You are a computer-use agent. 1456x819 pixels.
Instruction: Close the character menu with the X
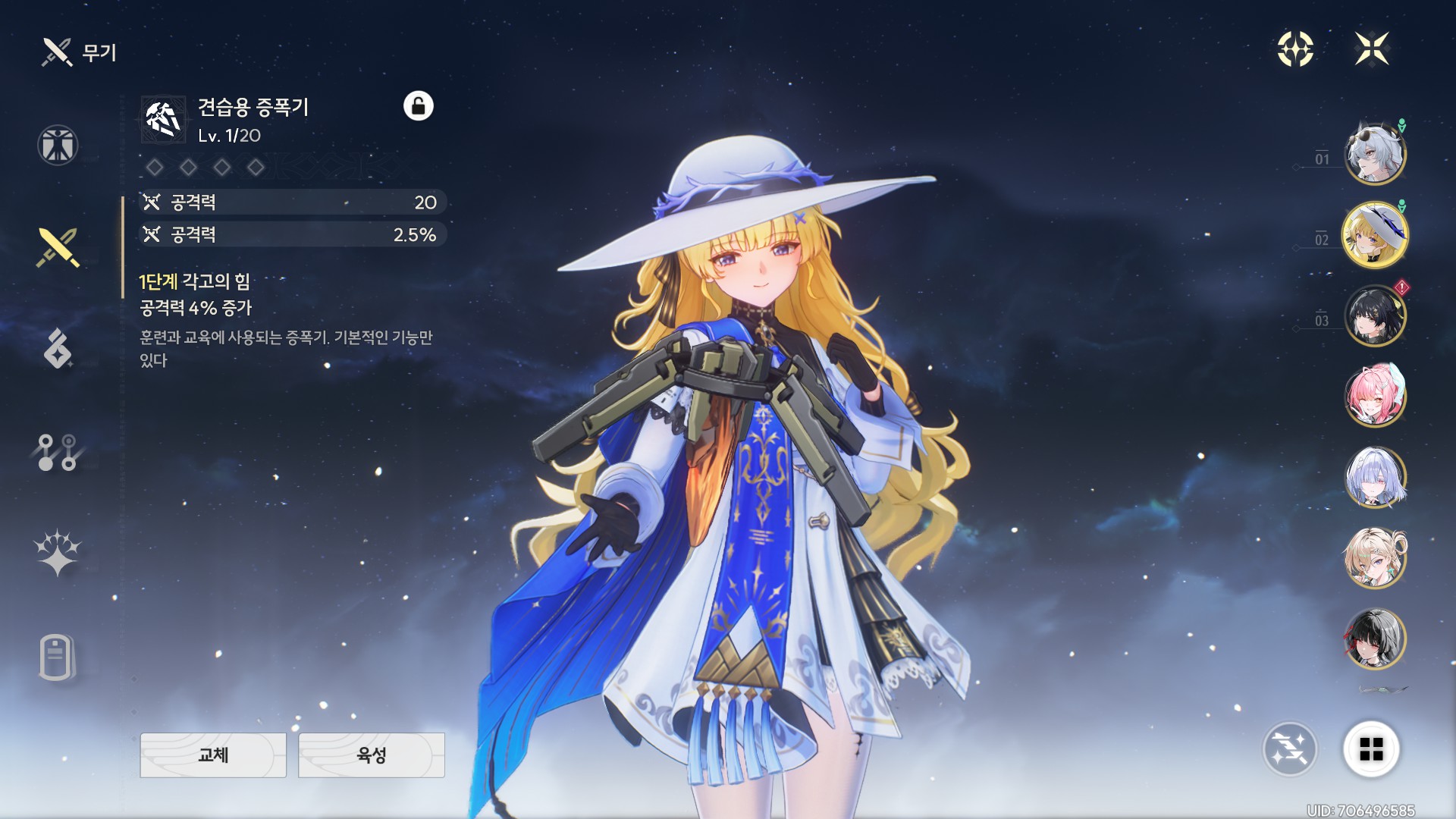(1372, 49)
